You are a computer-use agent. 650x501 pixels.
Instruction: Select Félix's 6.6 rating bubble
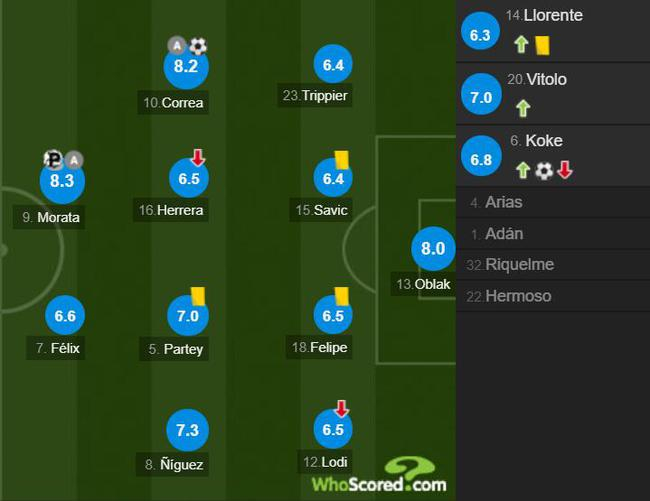pos(65,316)
